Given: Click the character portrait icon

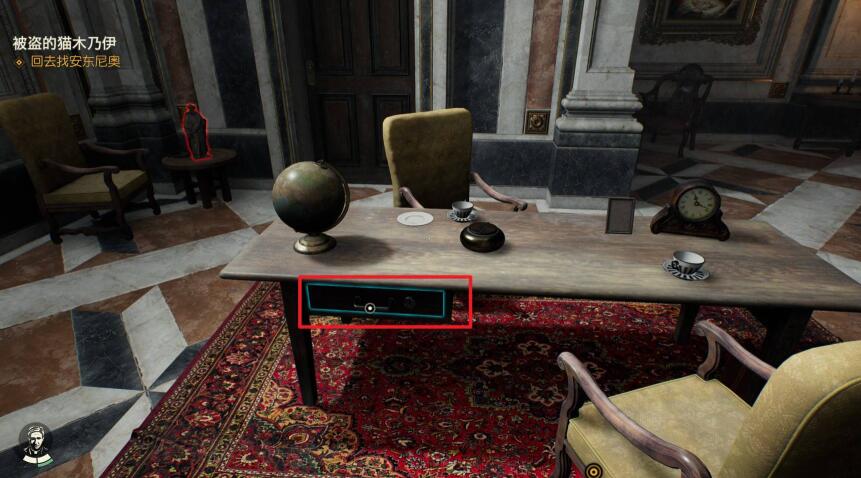Looking at the screenshot, I should click(36, 443).
